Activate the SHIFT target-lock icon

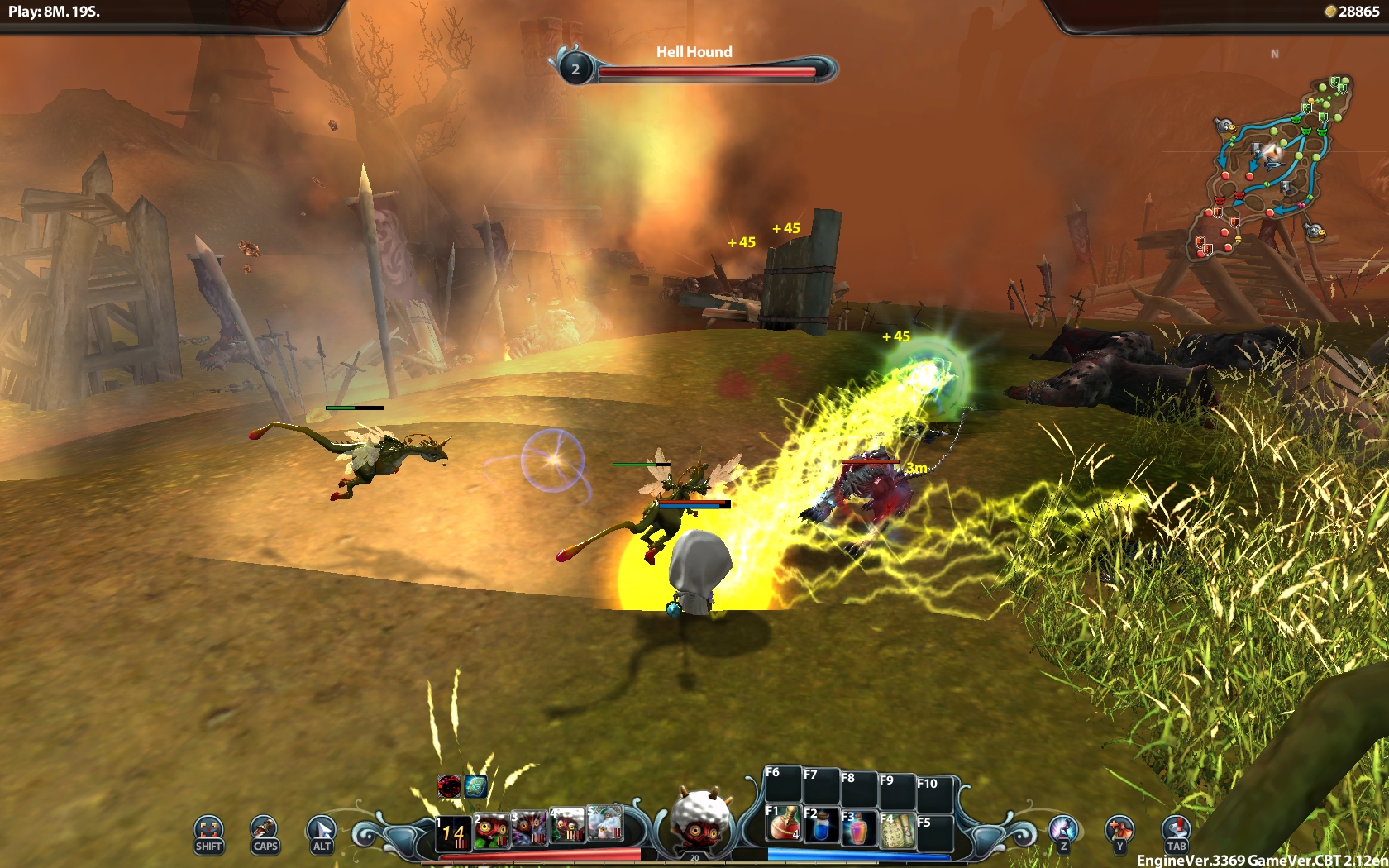pos(208,832)
